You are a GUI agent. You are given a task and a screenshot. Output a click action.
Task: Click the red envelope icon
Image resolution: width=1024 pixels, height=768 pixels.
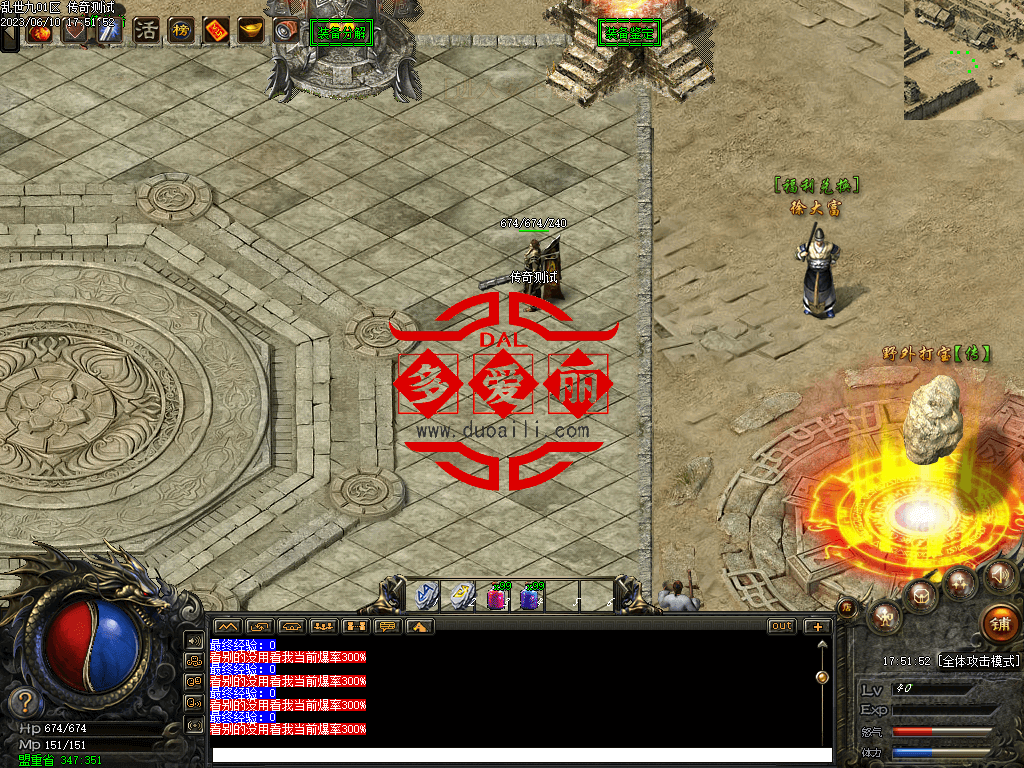tap(216, 30)
